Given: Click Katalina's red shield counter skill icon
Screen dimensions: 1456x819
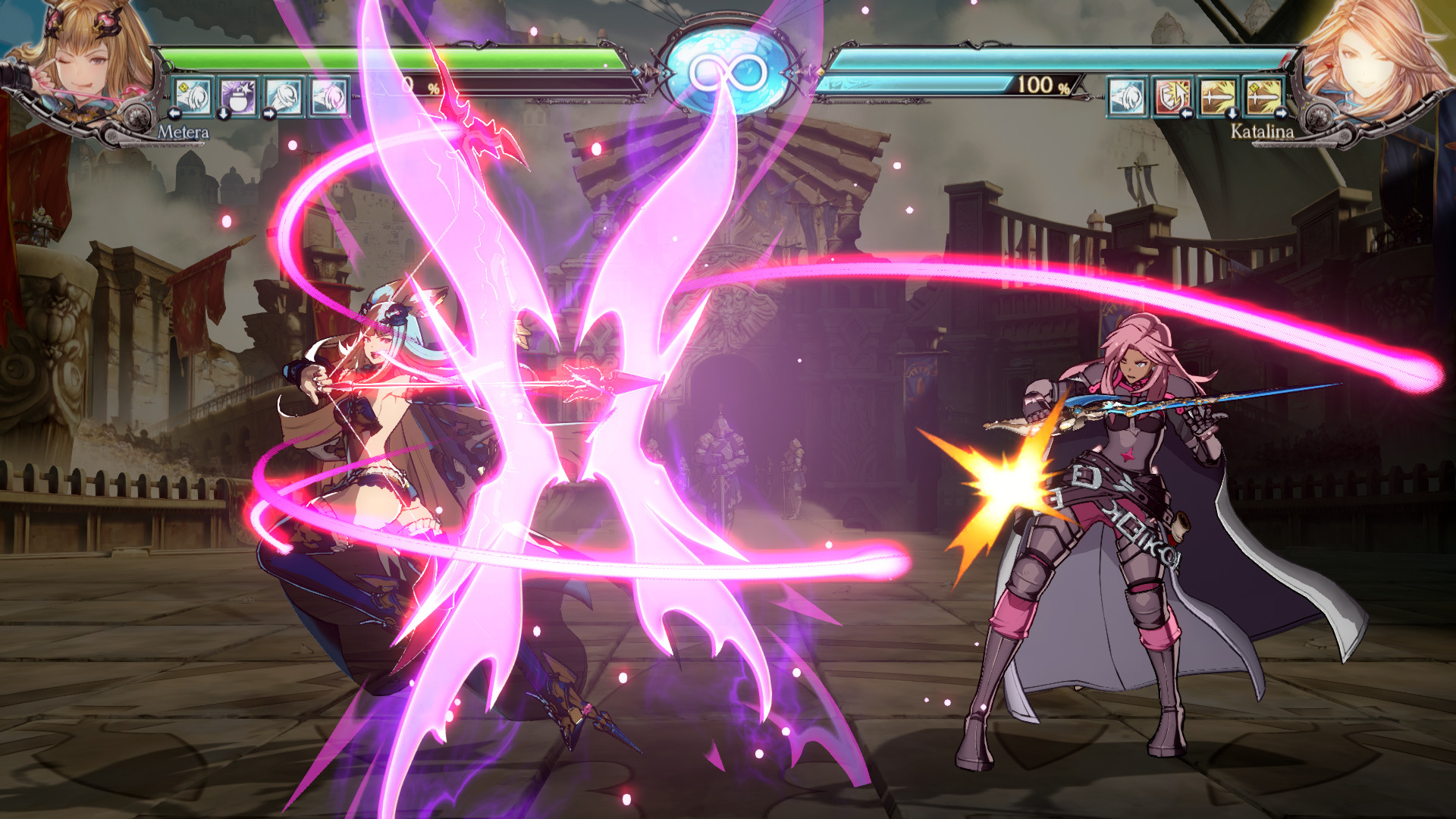Looking at the screenshot, I should tap(1173, 97).
